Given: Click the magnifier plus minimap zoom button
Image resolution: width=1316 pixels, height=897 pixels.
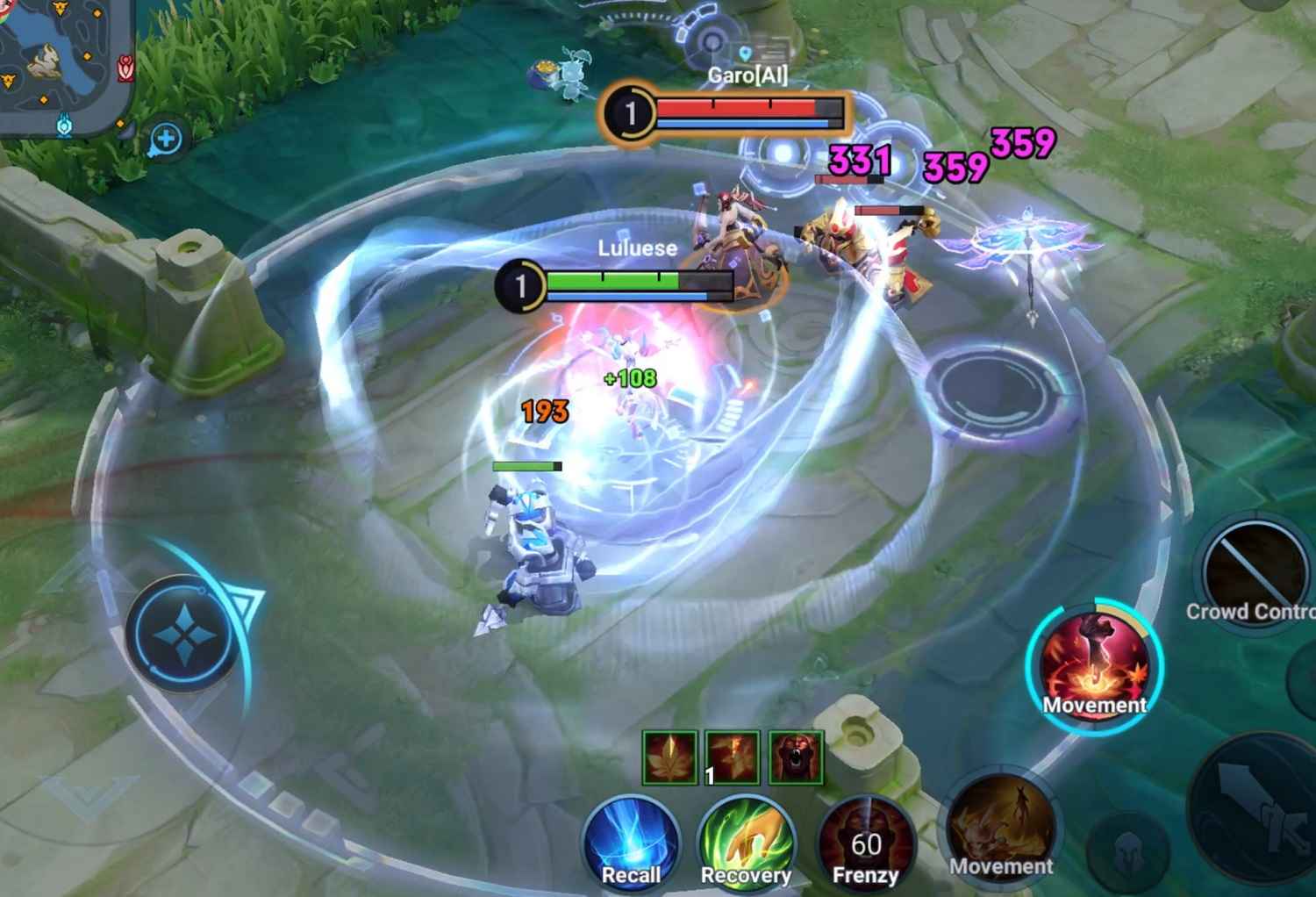Looking at the screenshot, I should 166,139.
